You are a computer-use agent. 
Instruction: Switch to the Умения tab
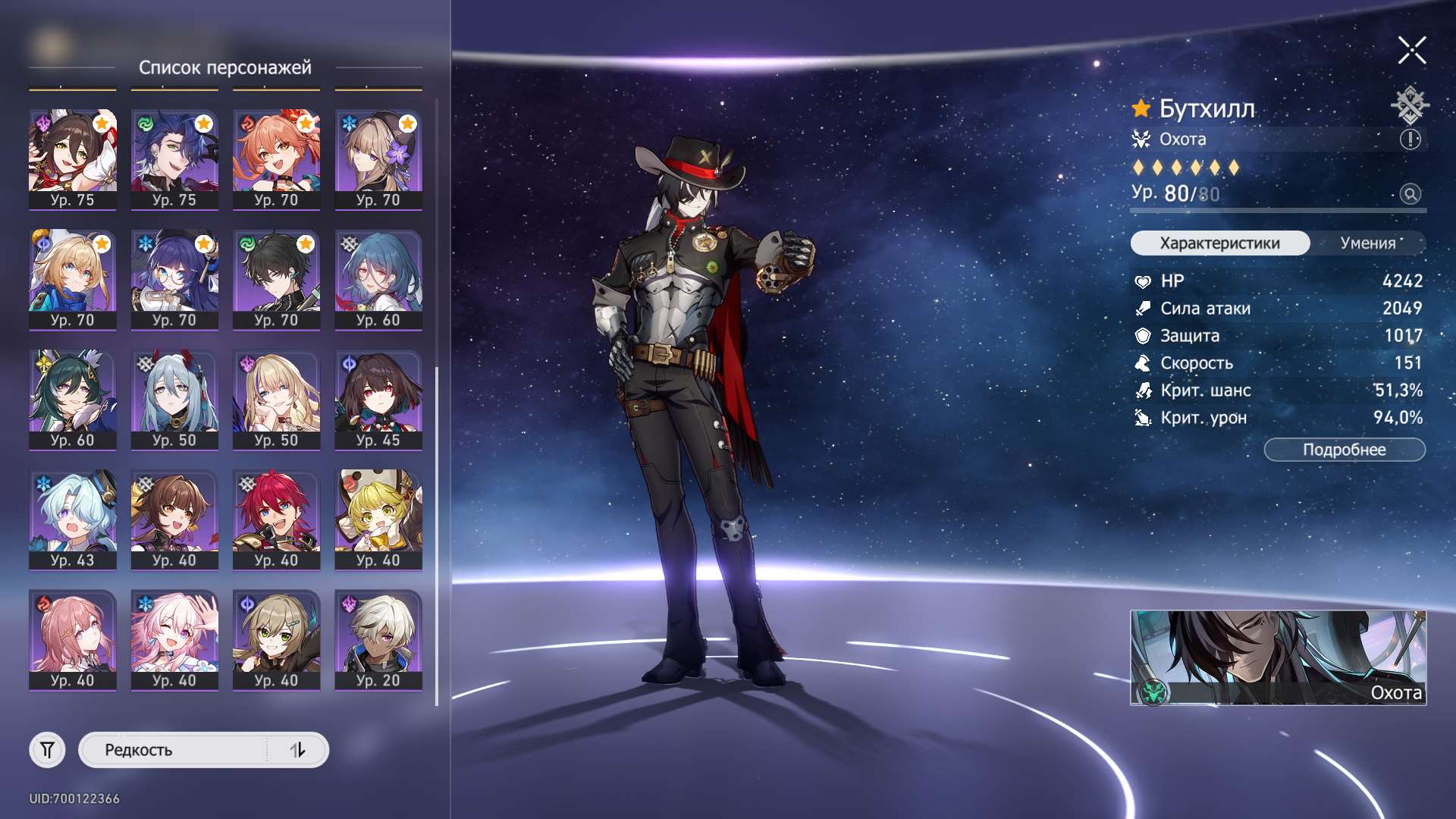[x=1367, y=243]
